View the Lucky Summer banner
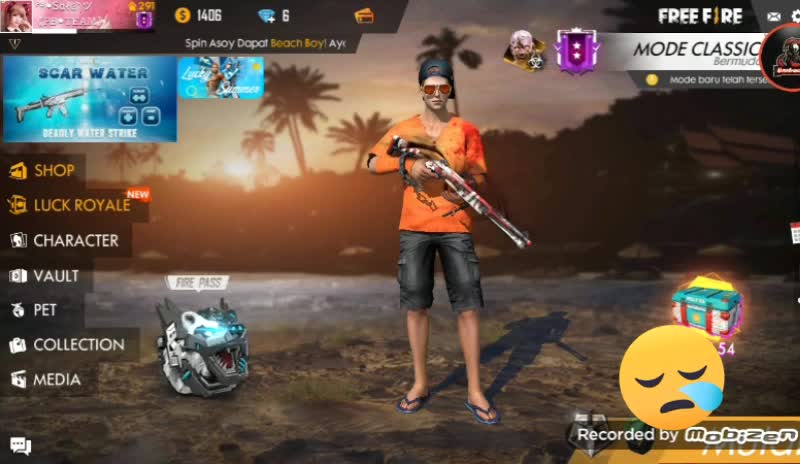Screen dimensions: 800x464 (x=220, y=78)
